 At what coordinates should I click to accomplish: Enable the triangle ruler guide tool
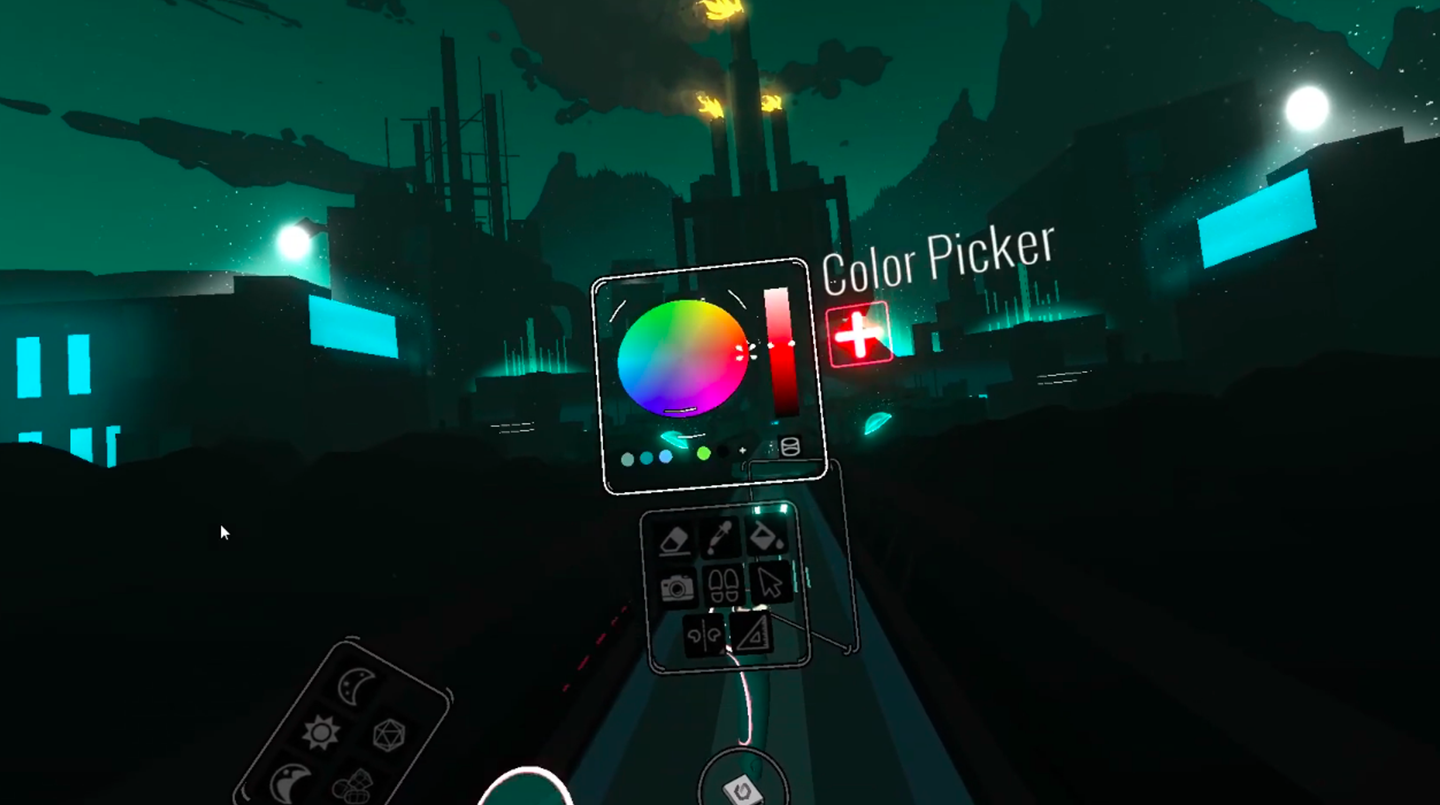tap(750, 632)
